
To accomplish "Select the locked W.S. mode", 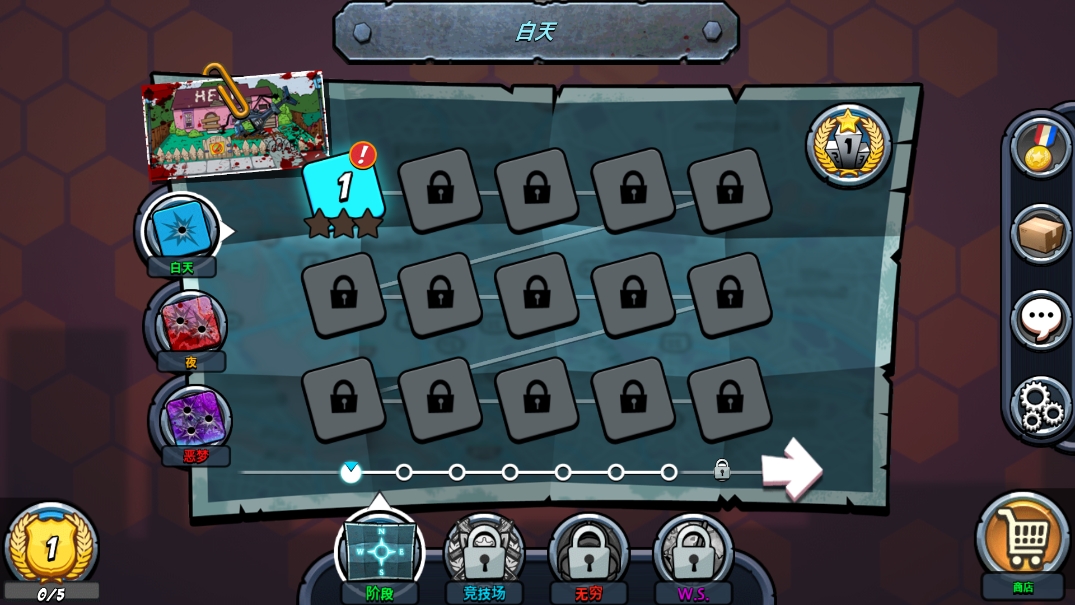I will 693,553.
